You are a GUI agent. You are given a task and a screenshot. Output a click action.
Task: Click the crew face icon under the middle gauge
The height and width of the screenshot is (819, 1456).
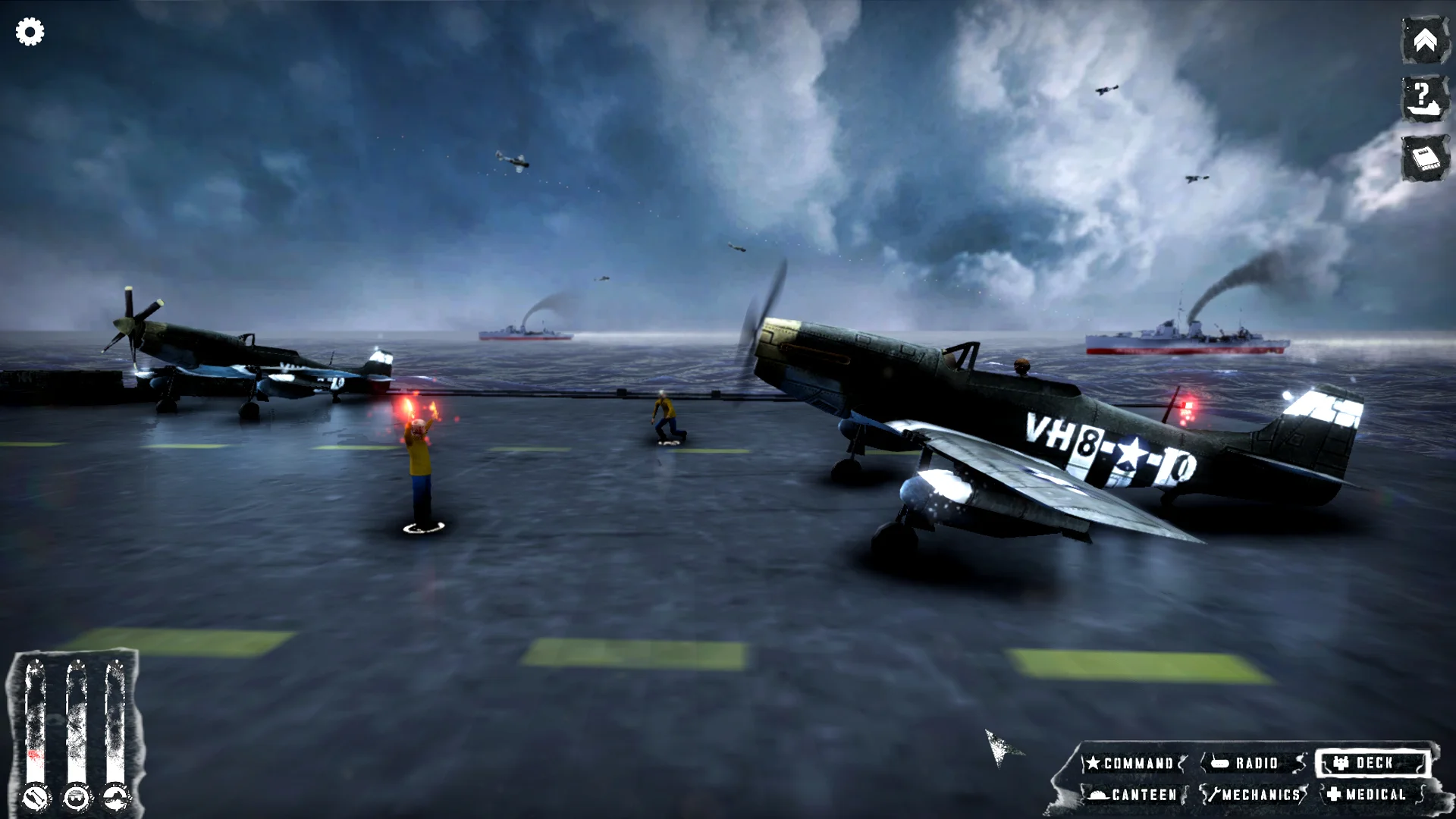click(x=76, y=798)
